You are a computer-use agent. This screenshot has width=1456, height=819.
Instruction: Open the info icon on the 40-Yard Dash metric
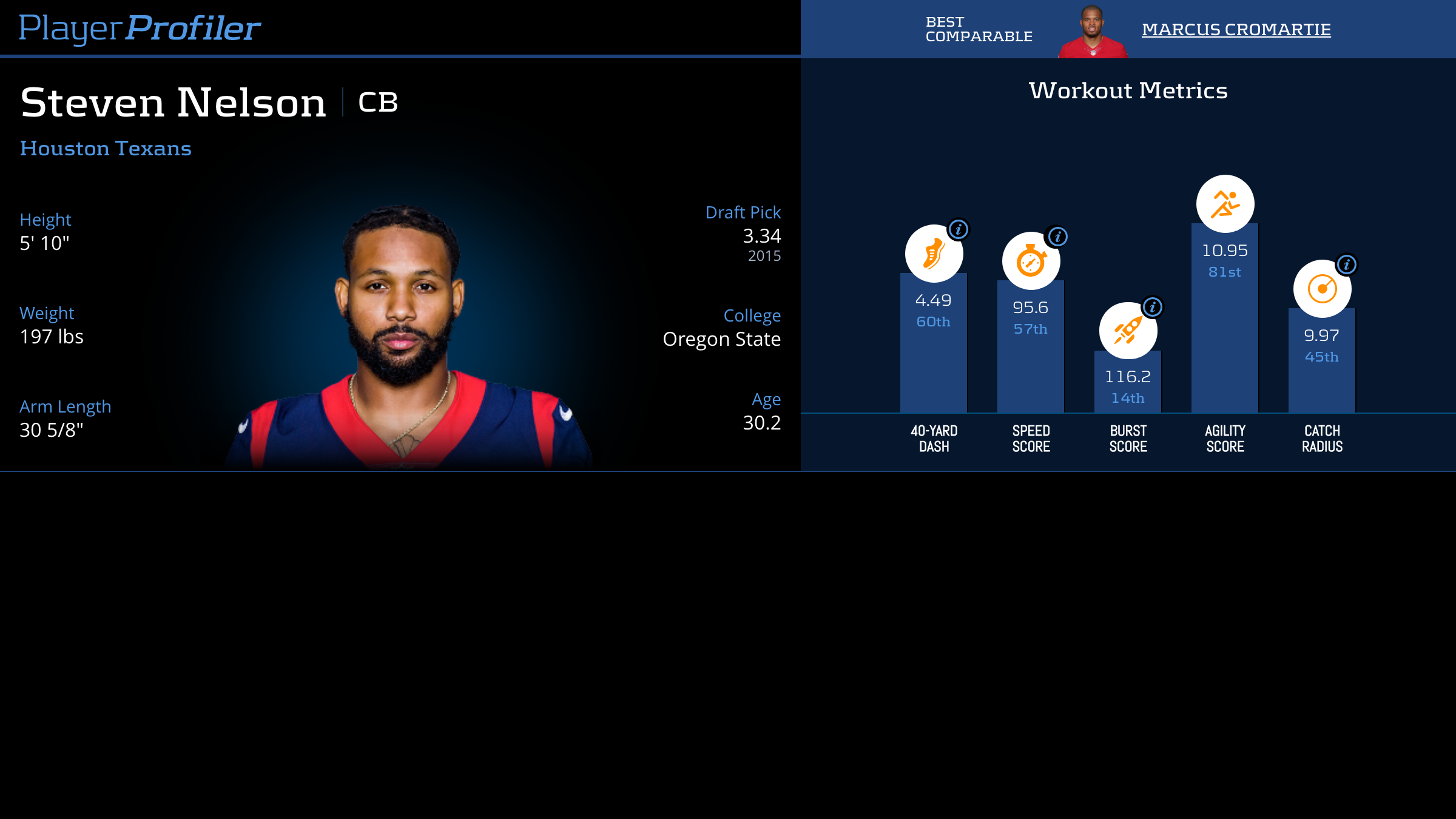(x=960, y=230)
